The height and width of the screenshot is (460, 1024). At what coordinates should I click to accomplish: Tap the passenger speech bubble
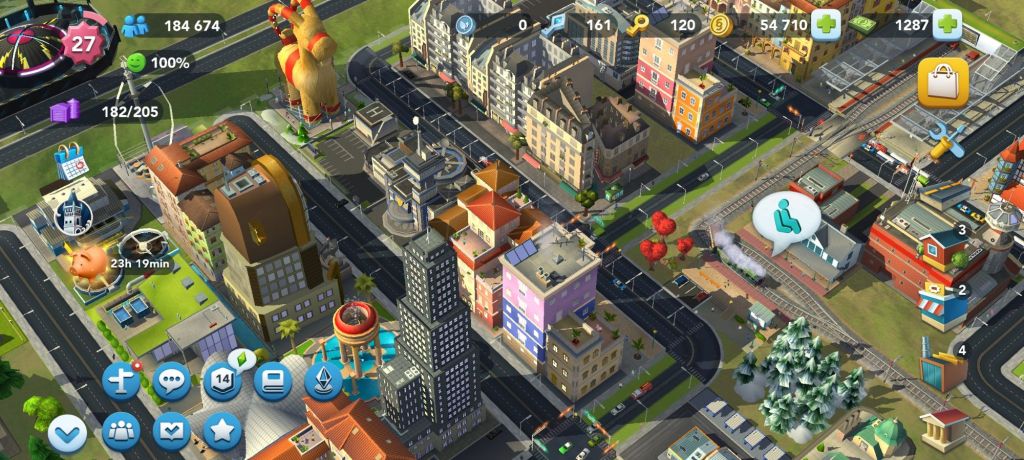pos(785,216)
